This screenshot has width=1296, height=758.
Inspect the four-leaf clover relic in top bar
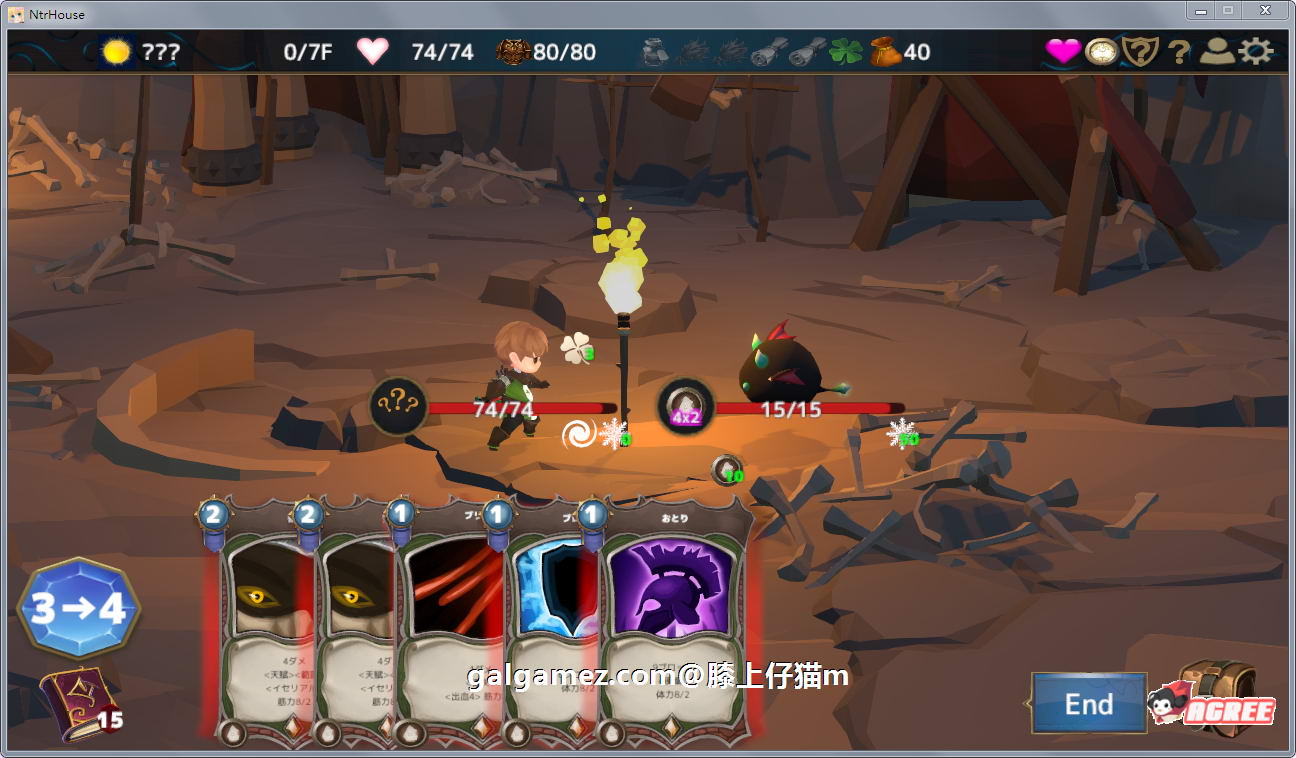[845, 51]
